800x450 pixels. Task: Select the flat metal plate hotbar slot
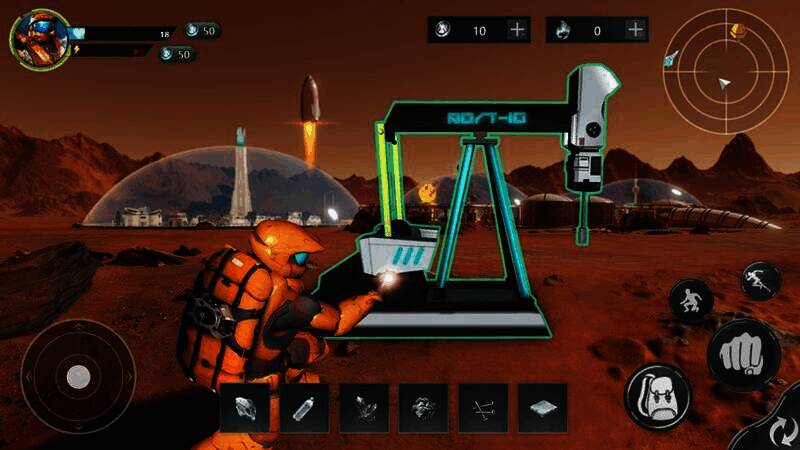click(x=543, y=408)
